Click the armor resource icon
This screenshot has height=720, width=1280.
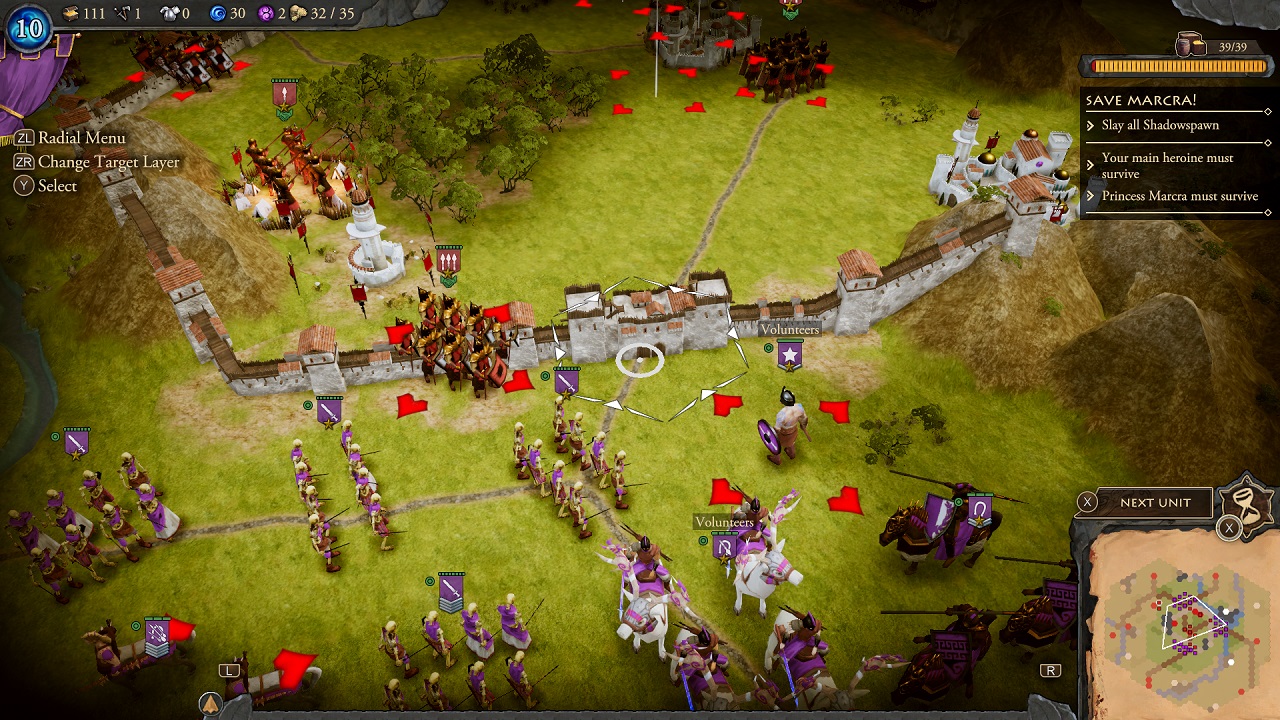pos(172,13)
